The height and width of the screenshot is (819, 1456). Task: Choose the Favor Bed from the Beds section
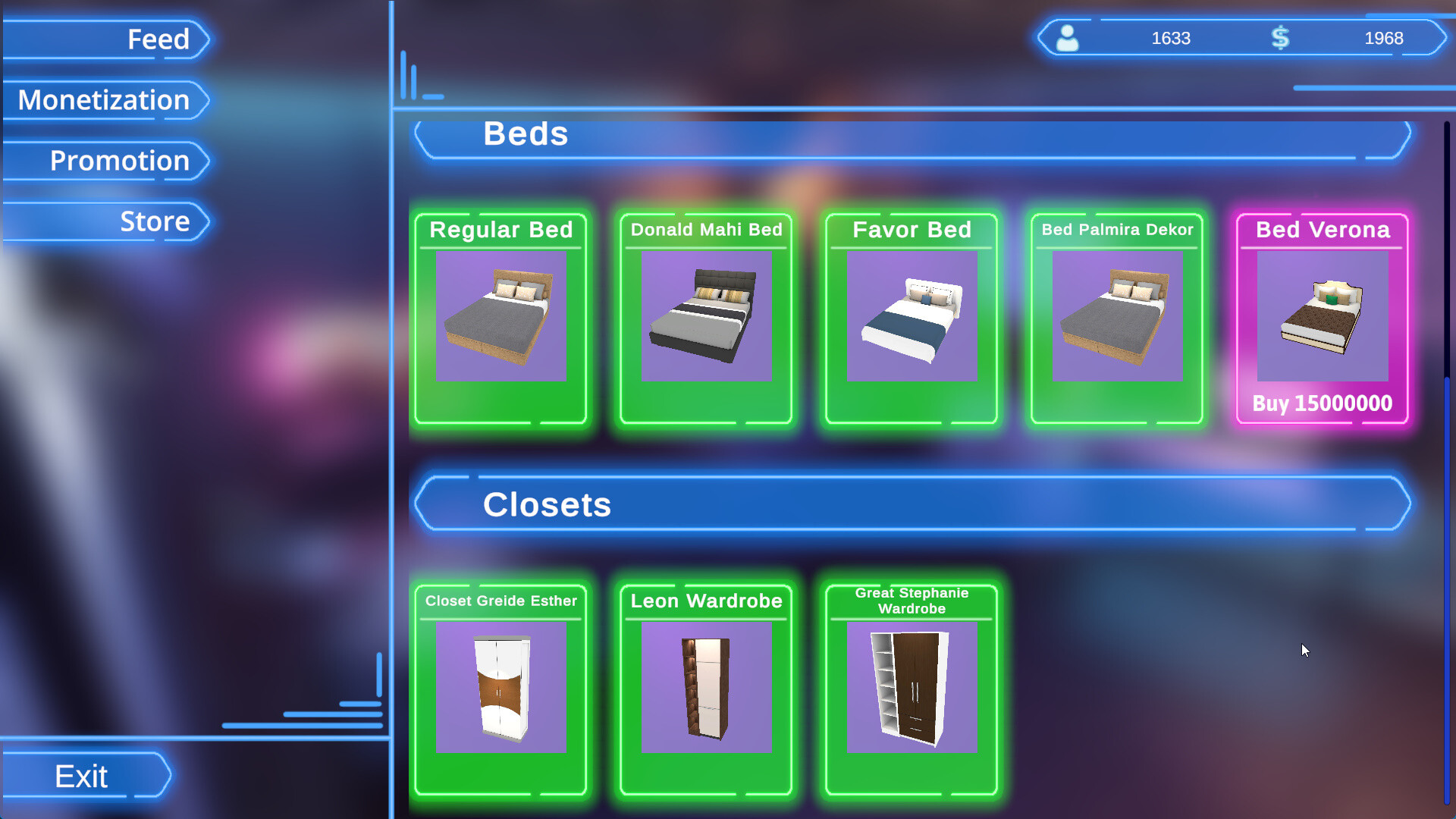[910, 317]
